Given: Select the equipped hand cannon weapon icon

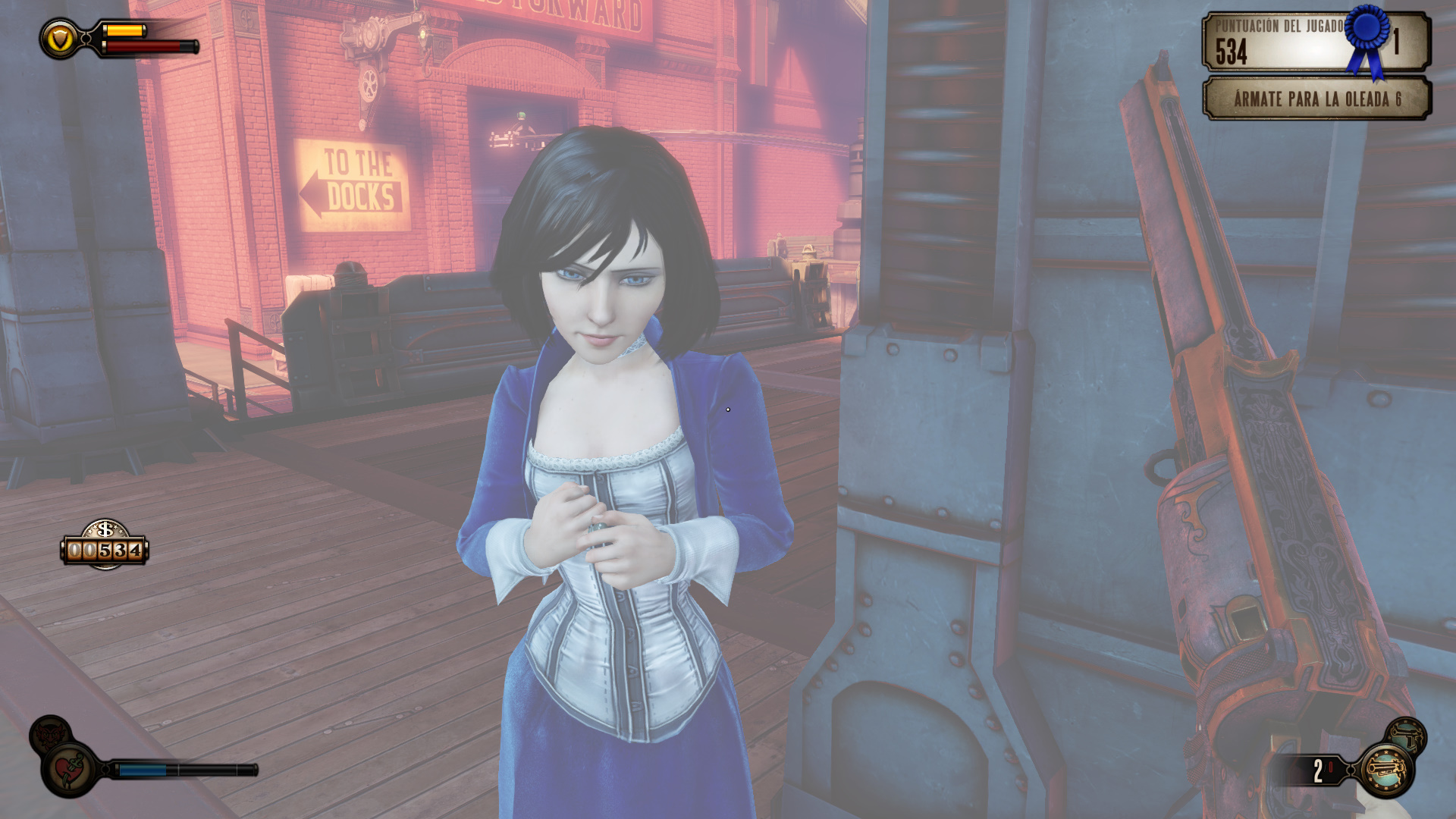Looking at the screenshot, I should (x=1386, y=770).
